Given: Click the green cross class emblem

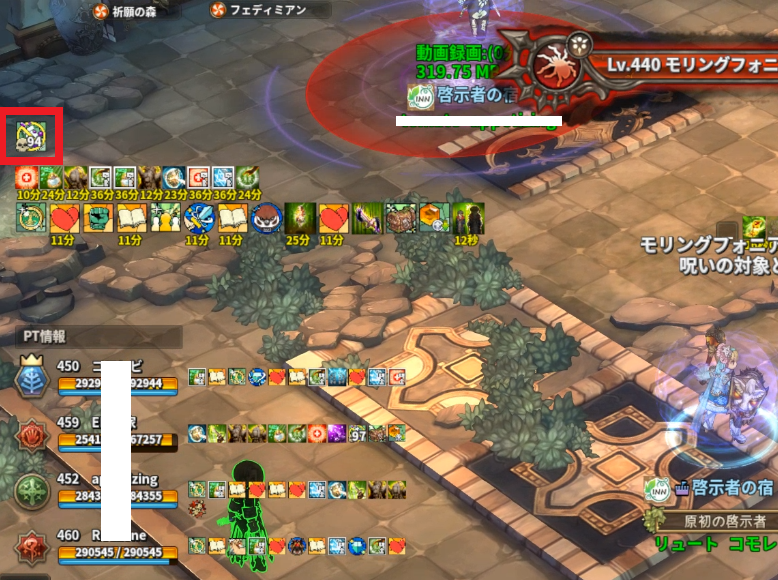Looking at the screenshot, I should (30, 489).
